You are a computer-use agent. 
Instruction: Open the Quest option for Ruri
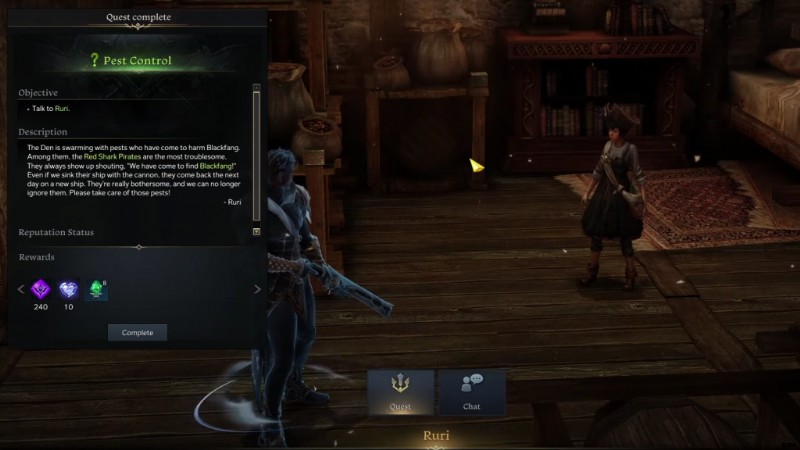pyautogui.click(x=400, y=392)
